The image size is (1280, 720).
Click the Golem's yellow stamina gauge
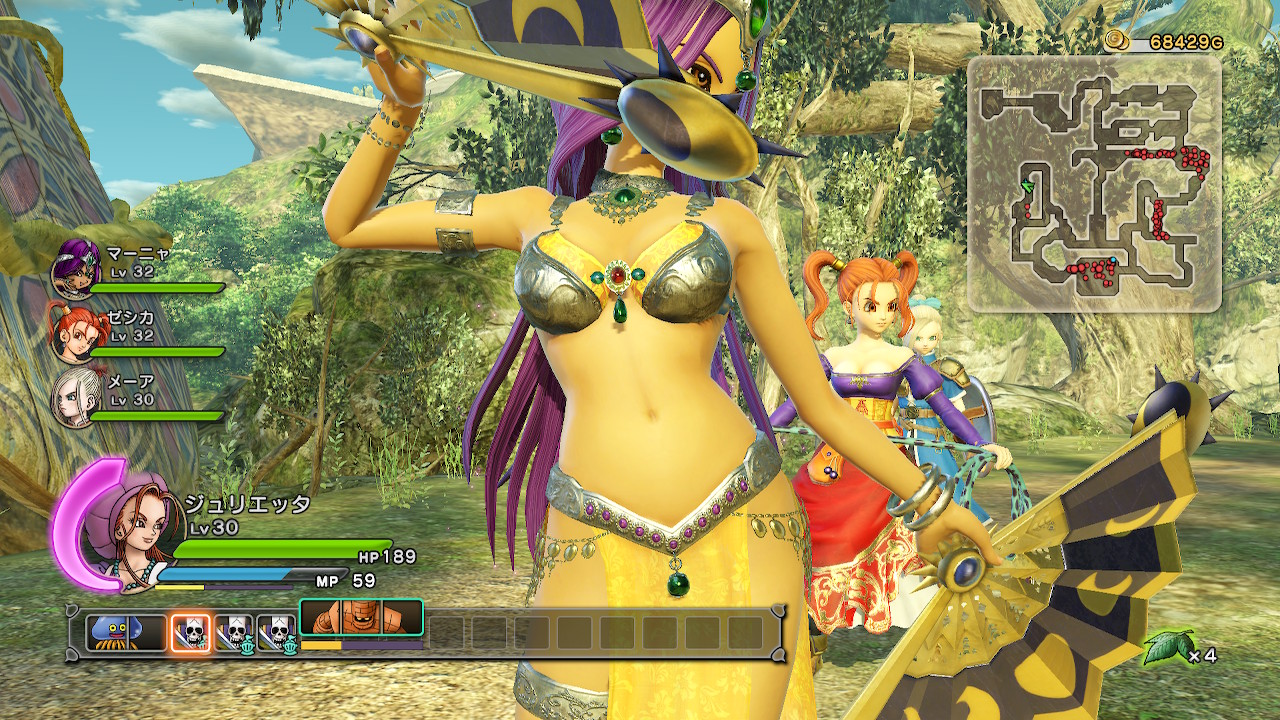click(x=320, y=644)
